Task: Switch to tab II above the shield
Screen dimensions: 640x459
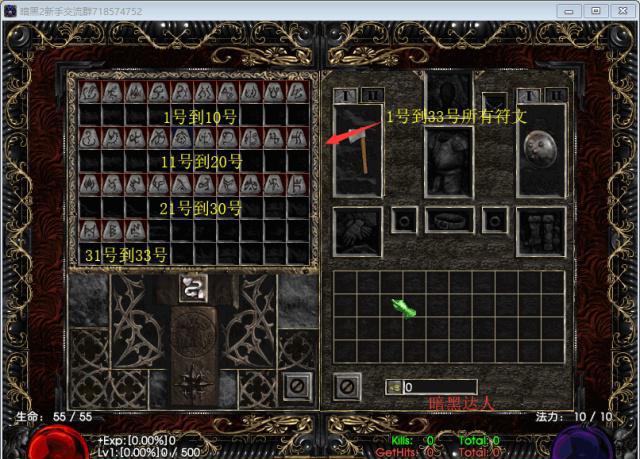Action: pyautogui.click(x=556, y=95)
